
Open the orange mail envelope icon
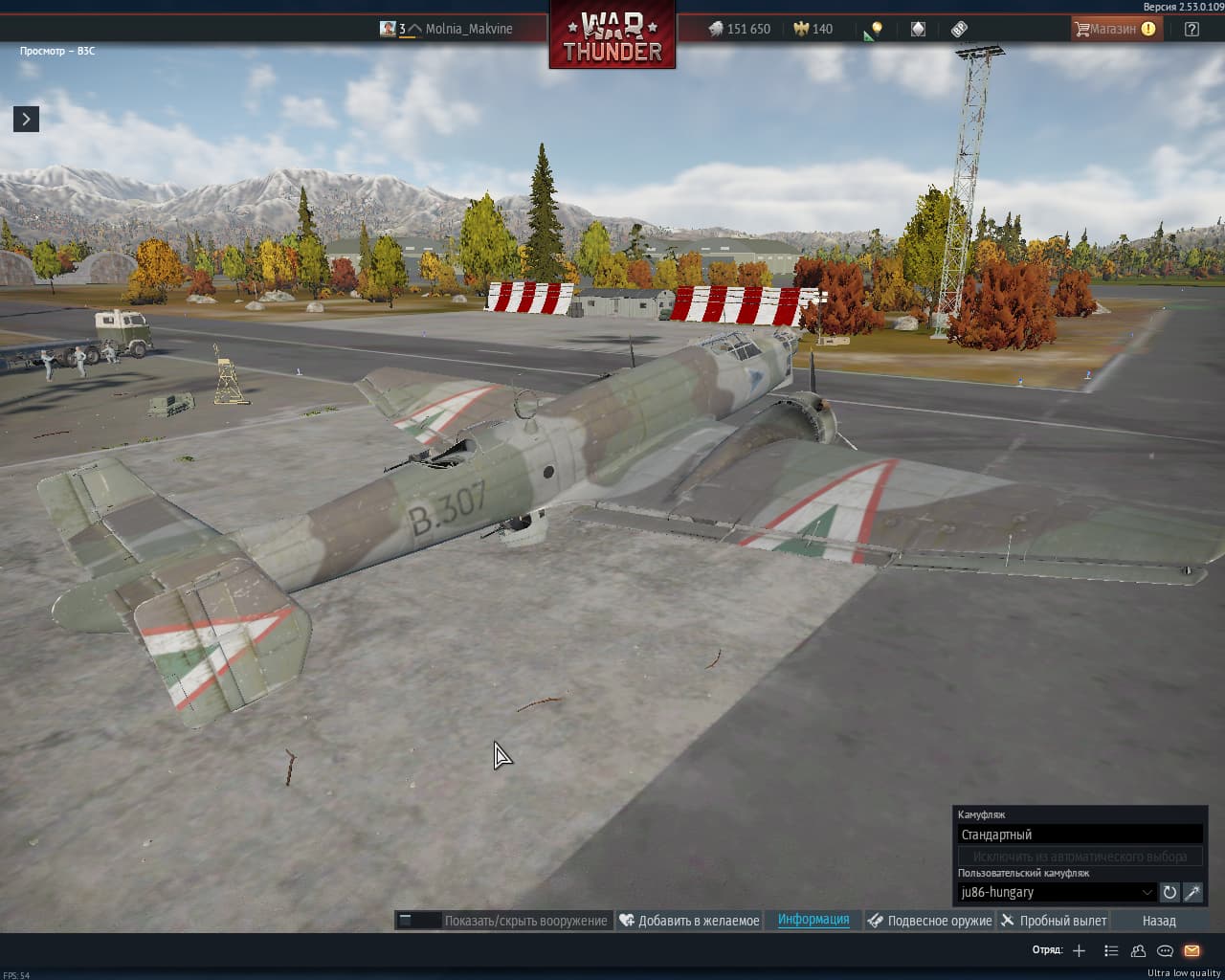tap(1192, 950)
